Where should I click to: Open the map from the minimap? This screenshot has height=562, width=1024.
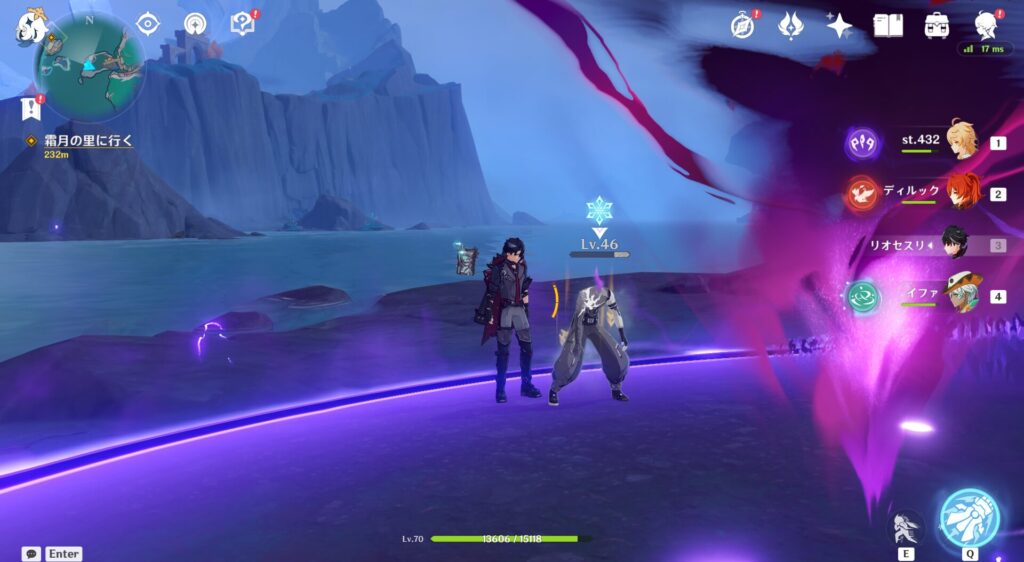[90, 68]
